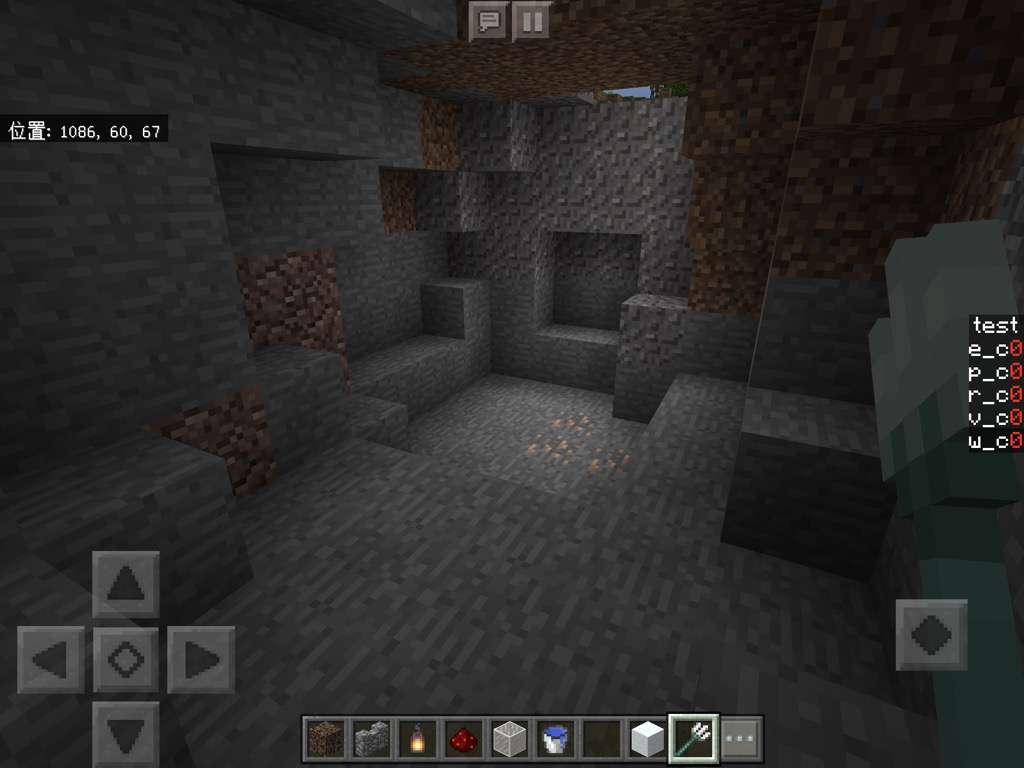Select the redstone dust hotbar slot

(462, 740)
